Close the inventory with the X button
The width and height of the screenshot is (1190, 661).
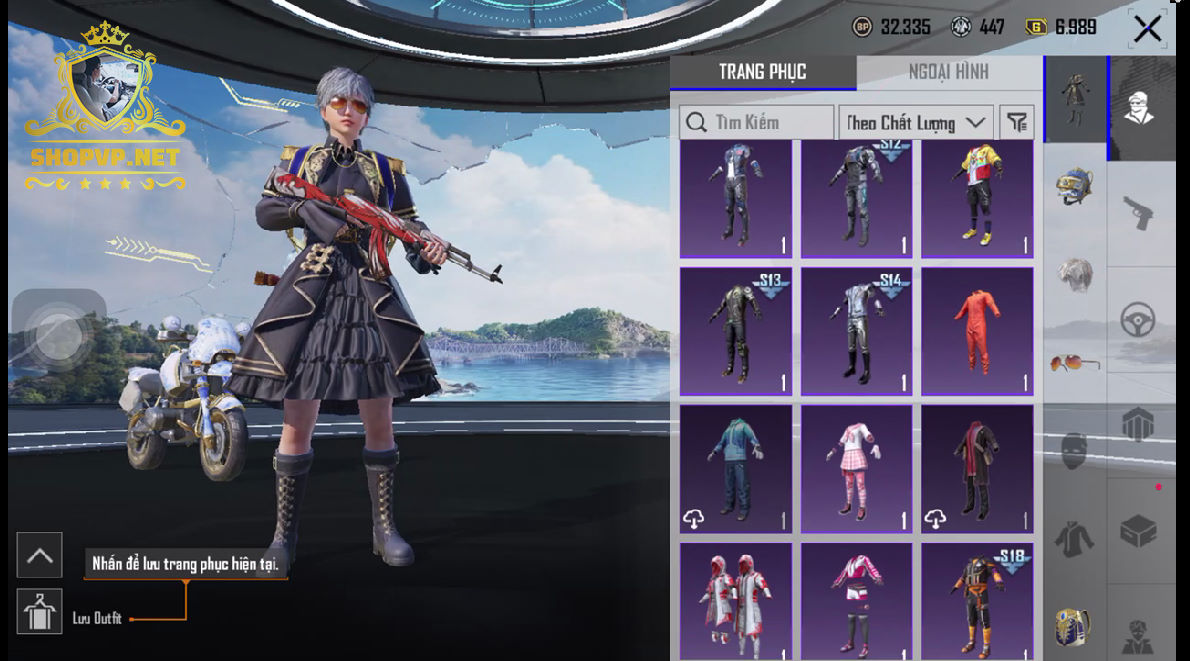pyautogui.click(x=1147, y=28)
